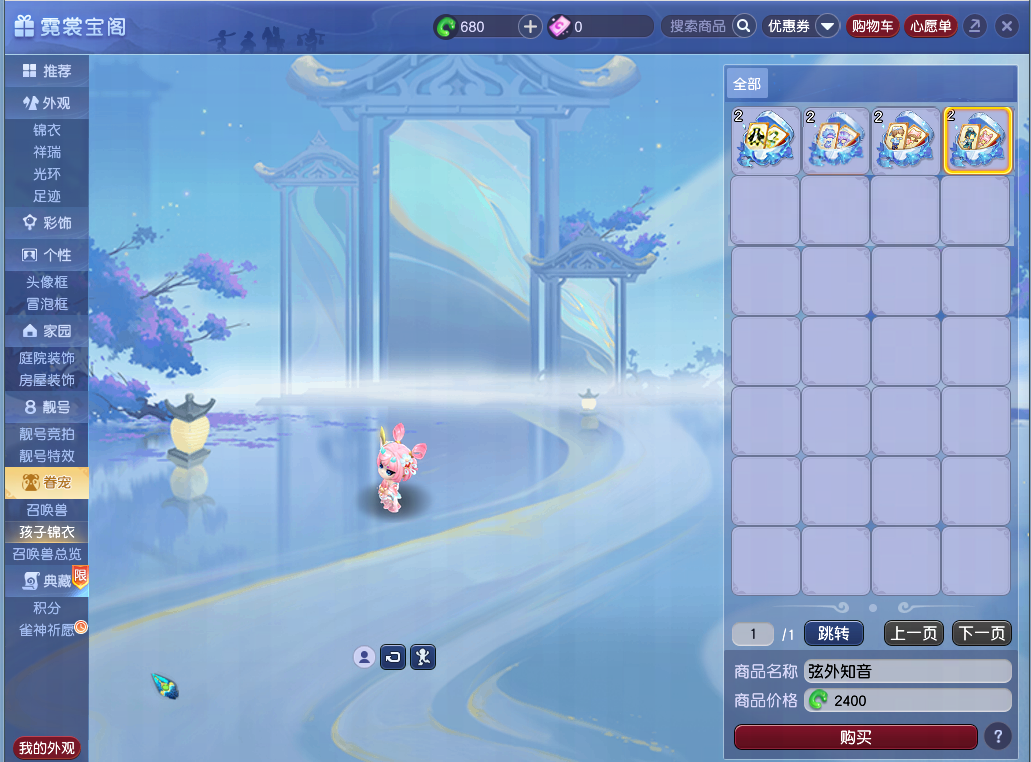1031x762 pixels.
Task: Select the 推荐 category
Action: [47, 71]
